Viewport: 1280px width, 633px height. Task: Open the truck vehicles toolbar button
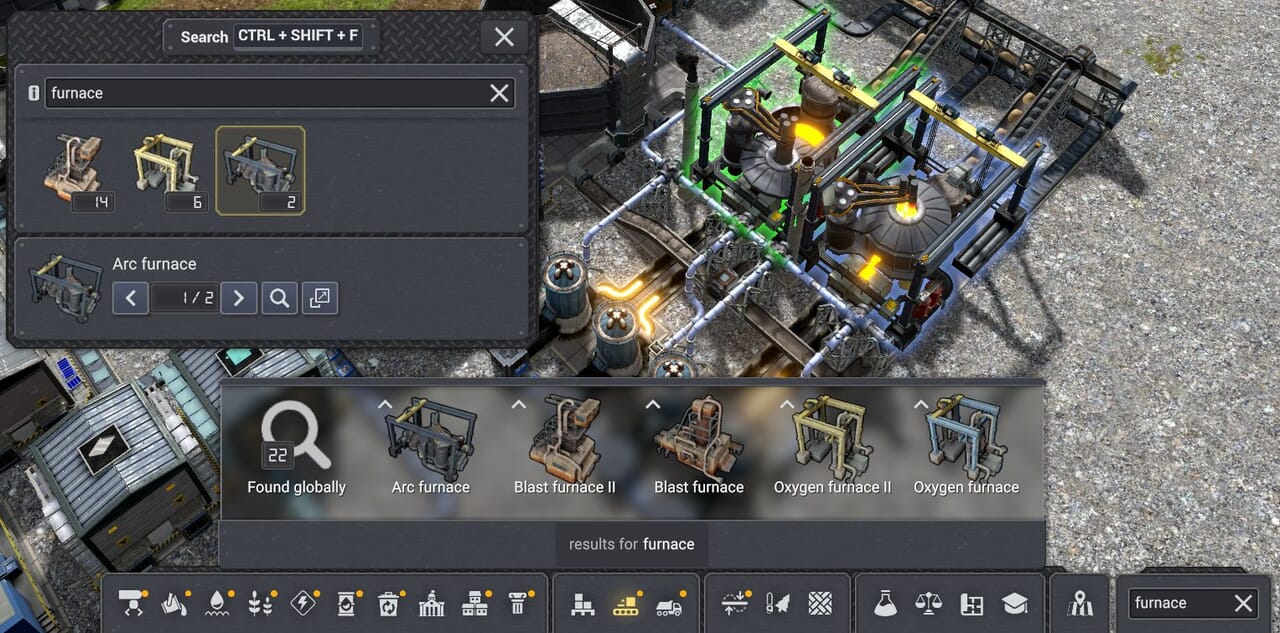click(668, 603)
